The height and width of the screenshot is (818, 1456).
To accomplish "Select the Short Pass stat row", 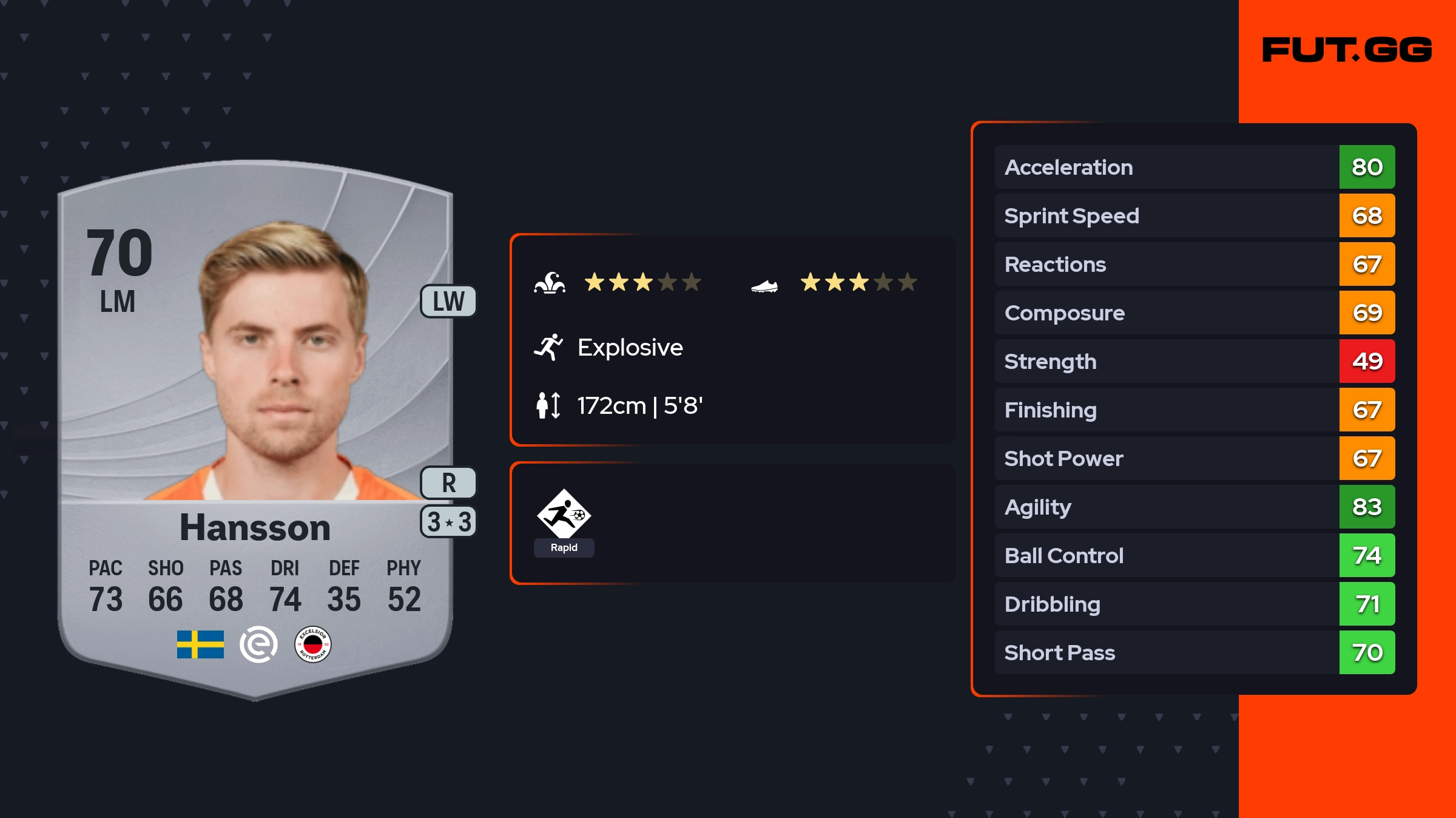I will tap(1194, 652).
